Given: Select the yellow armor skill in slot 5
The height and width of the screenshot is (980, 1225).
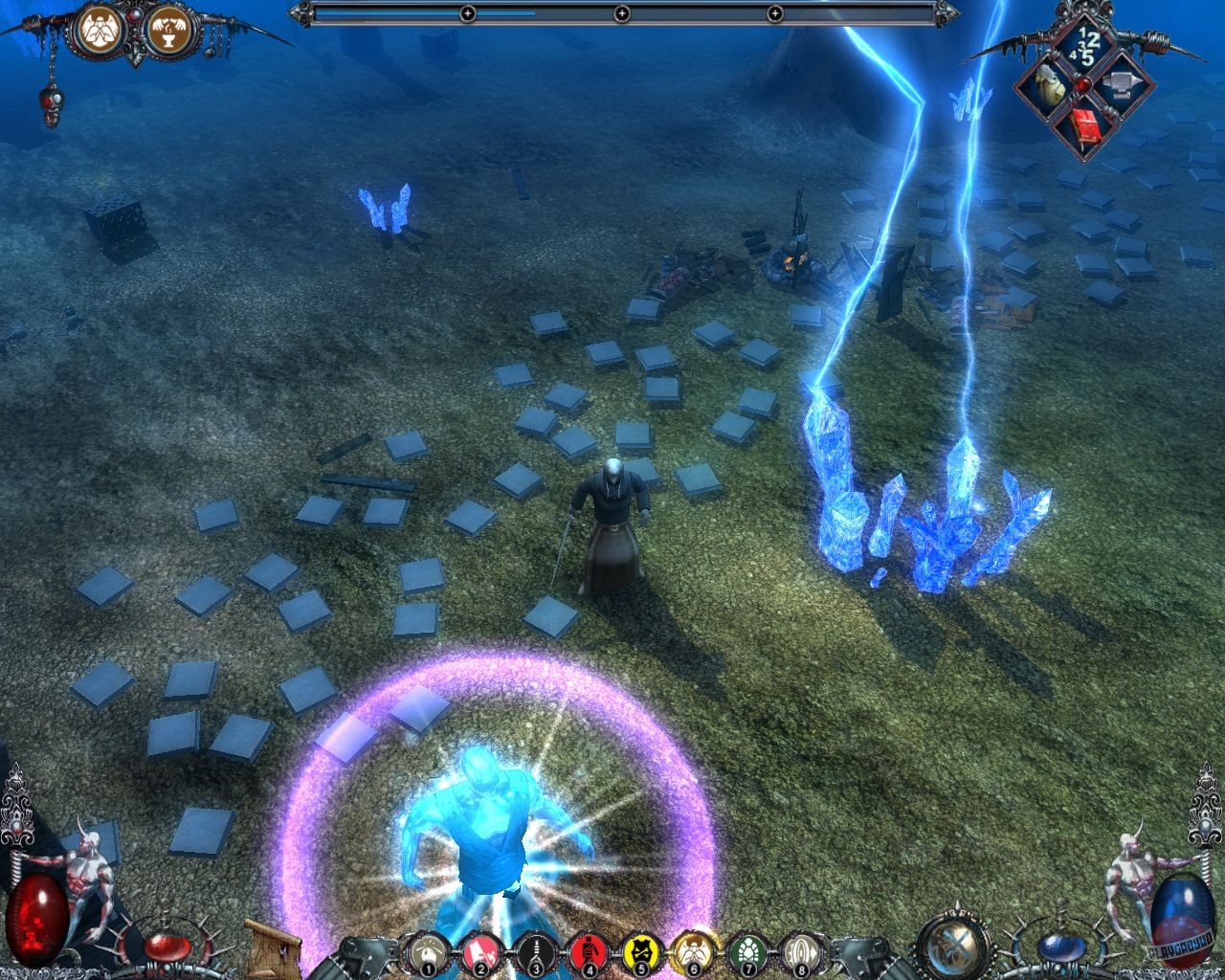Looking at the screenshot, I should [x=641, y=950].
